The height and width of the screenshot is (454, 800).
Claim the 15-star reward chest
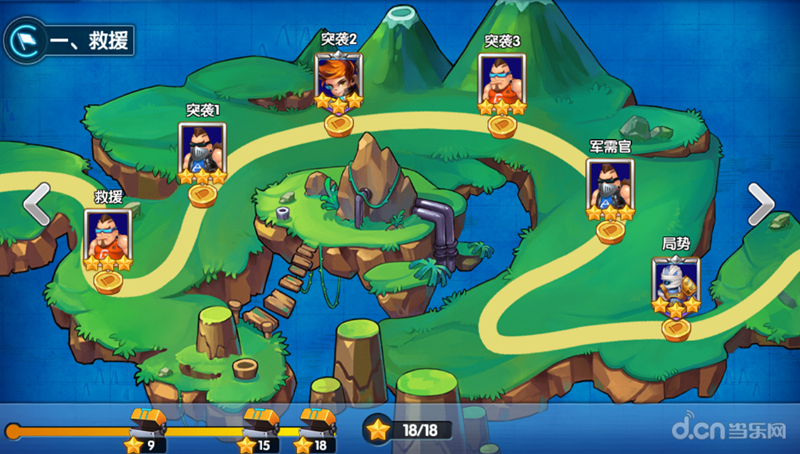pos(260,420)
